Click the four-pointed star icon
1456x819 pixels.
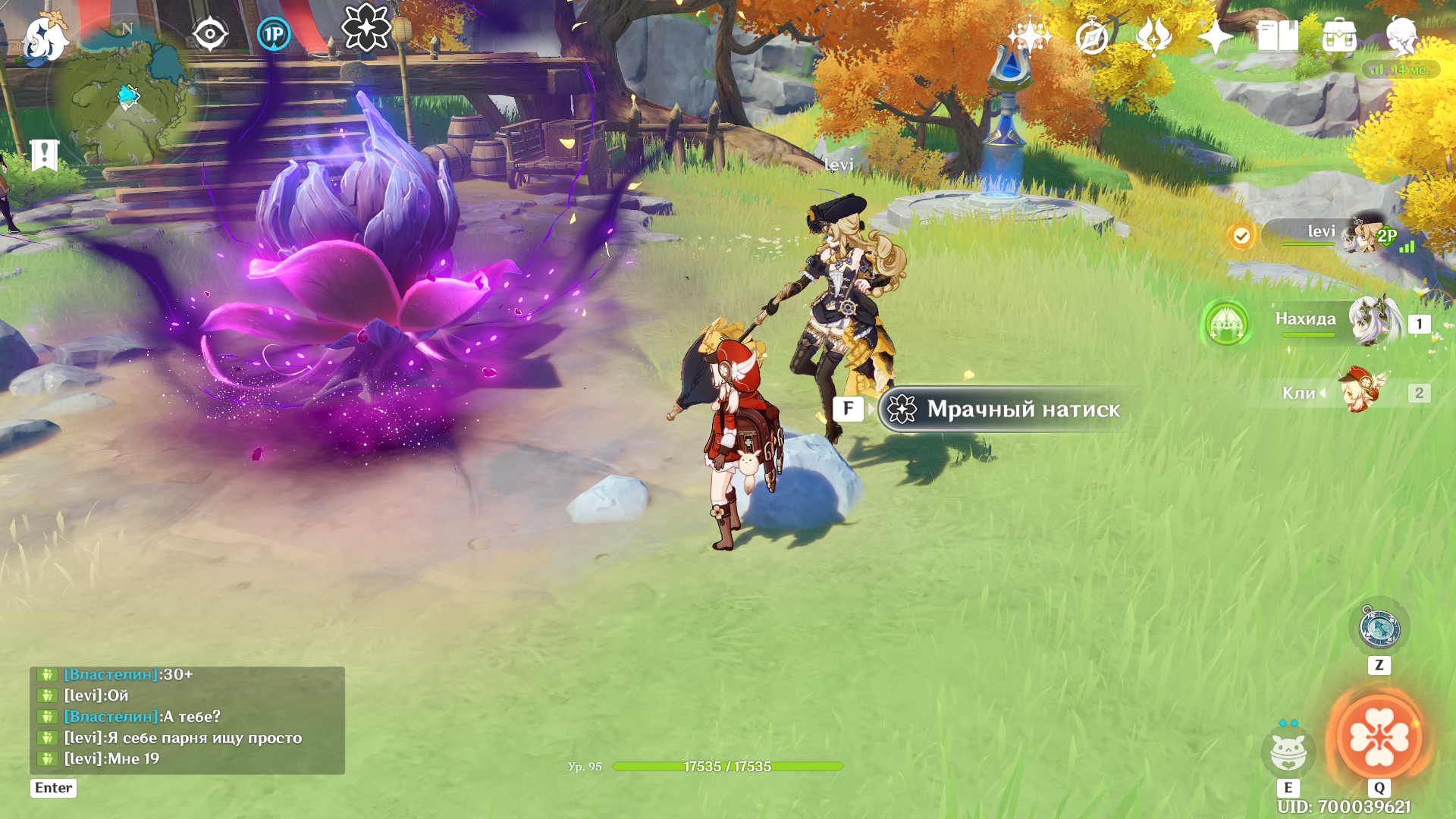pos(1215,36)
